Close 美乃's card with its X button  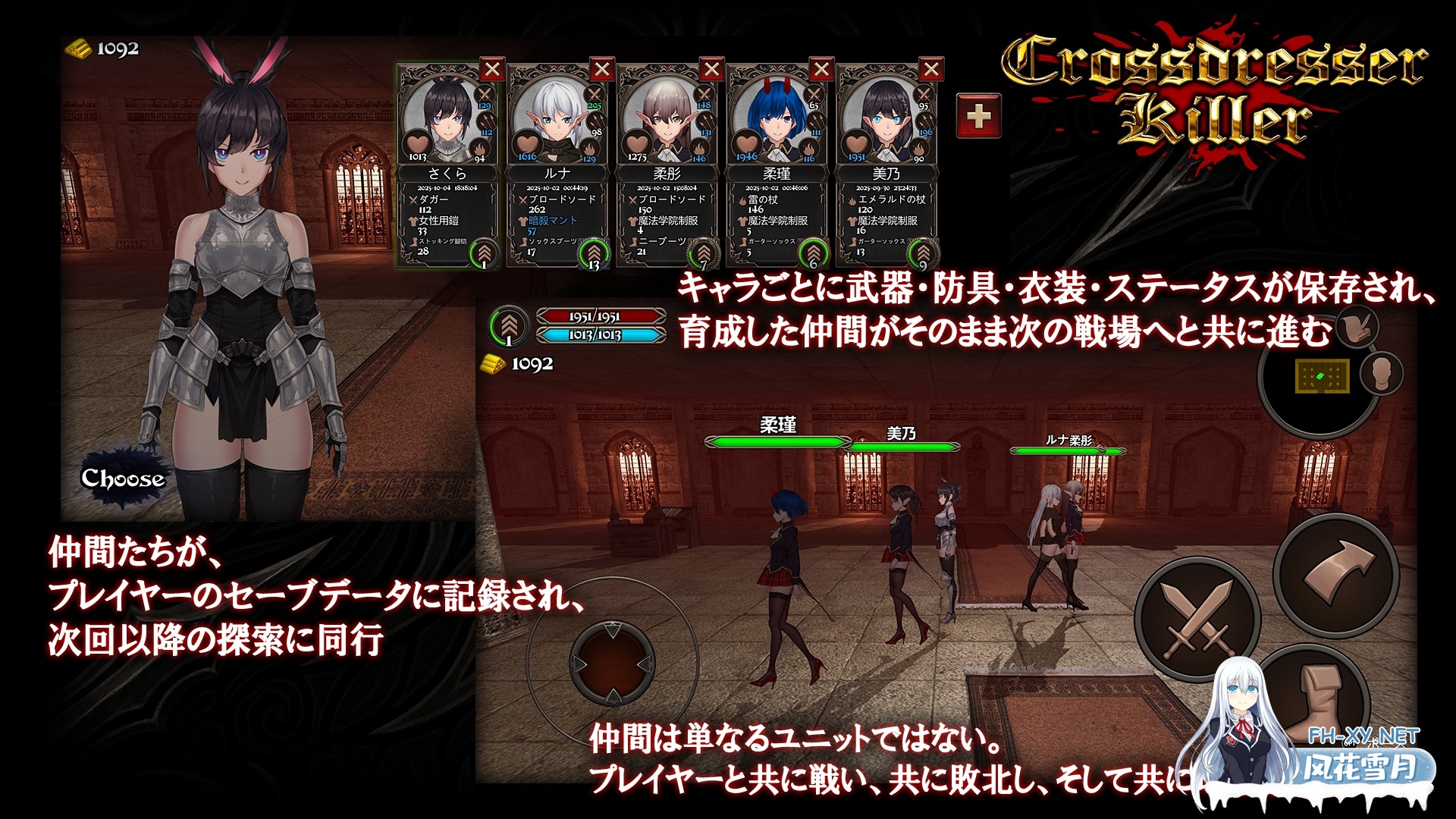931,70
